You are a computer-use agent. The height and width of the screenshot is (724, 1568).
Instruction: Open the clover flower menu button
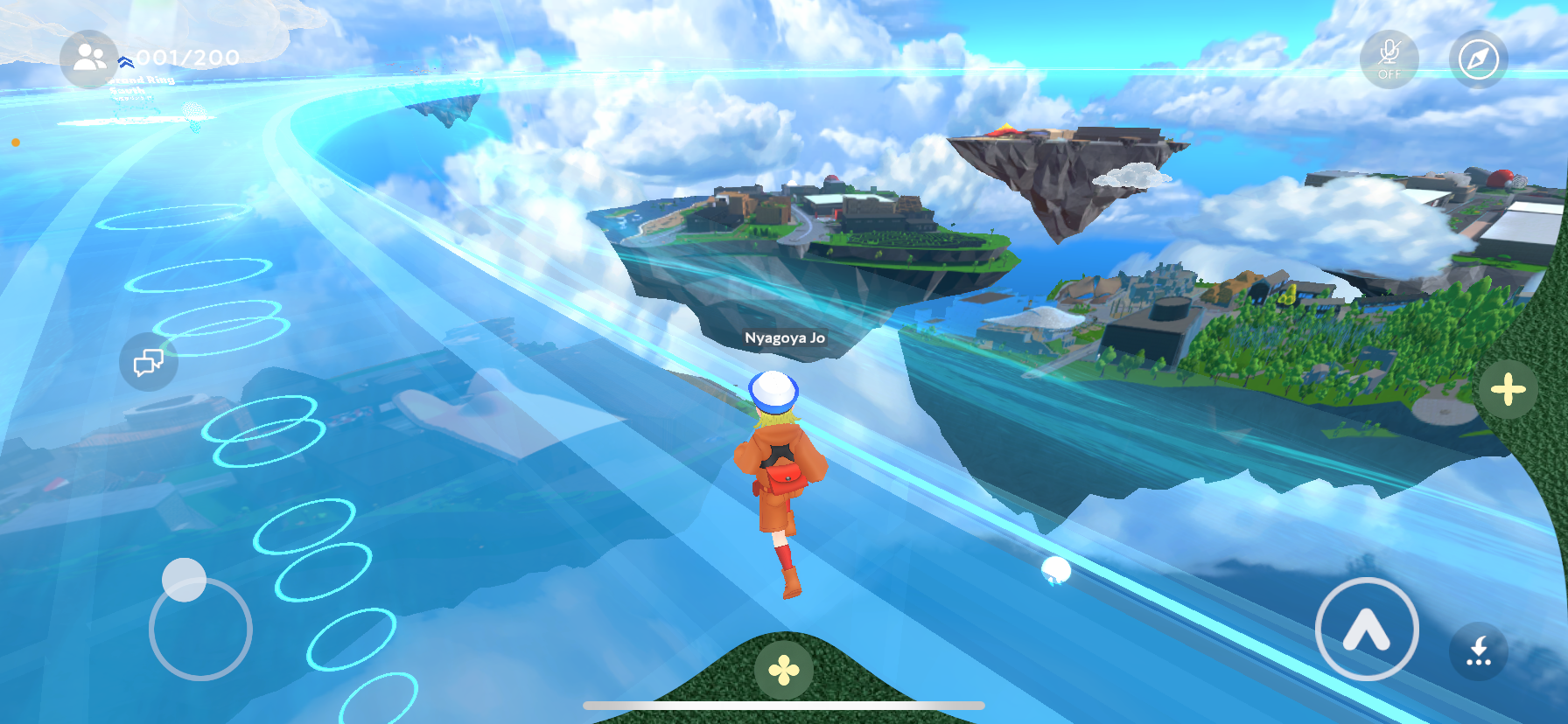(x=783, y=671)
